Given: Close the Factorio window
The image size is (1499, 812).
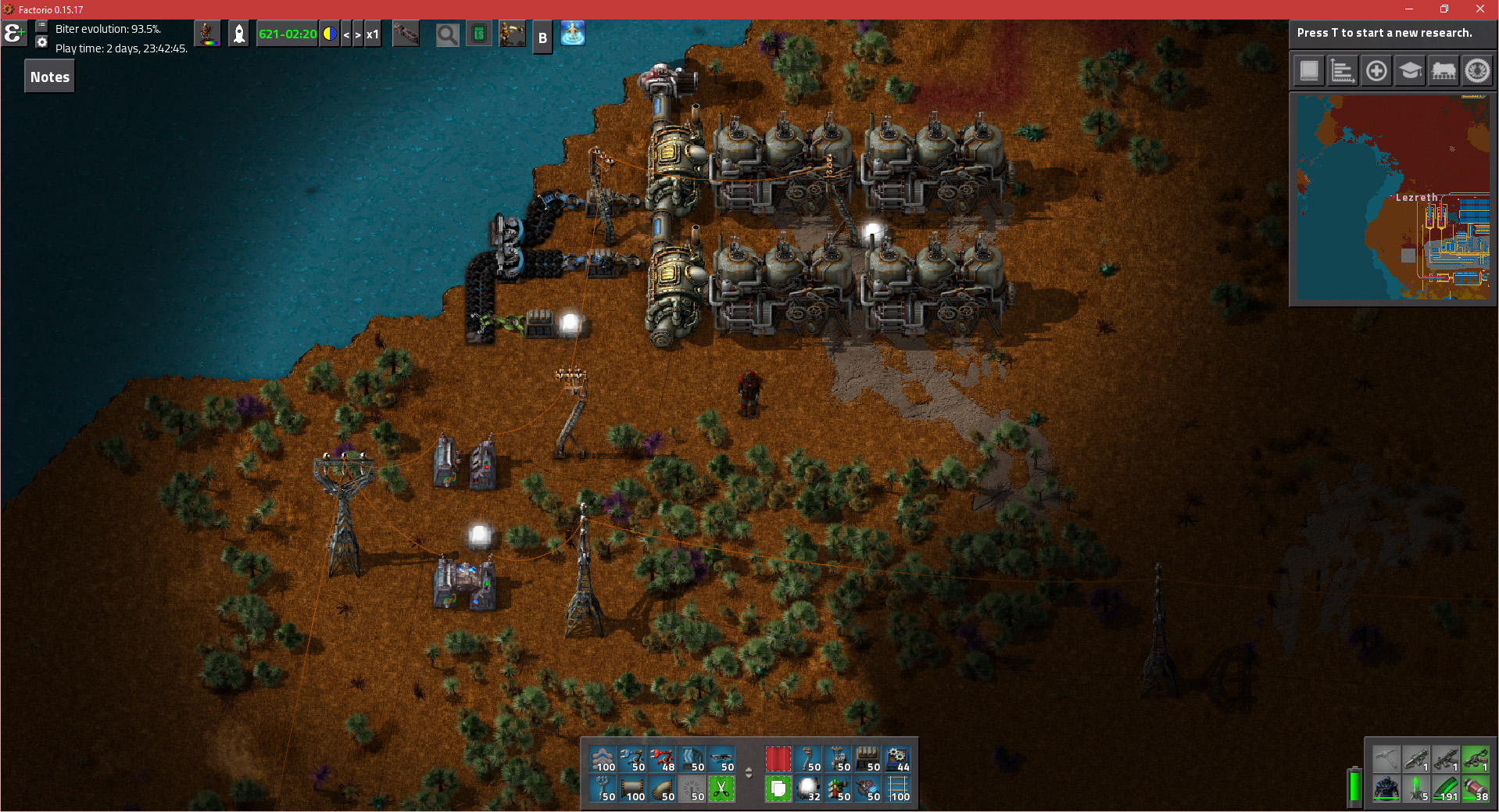Looking at the screenshot, I should (1479, 9).
